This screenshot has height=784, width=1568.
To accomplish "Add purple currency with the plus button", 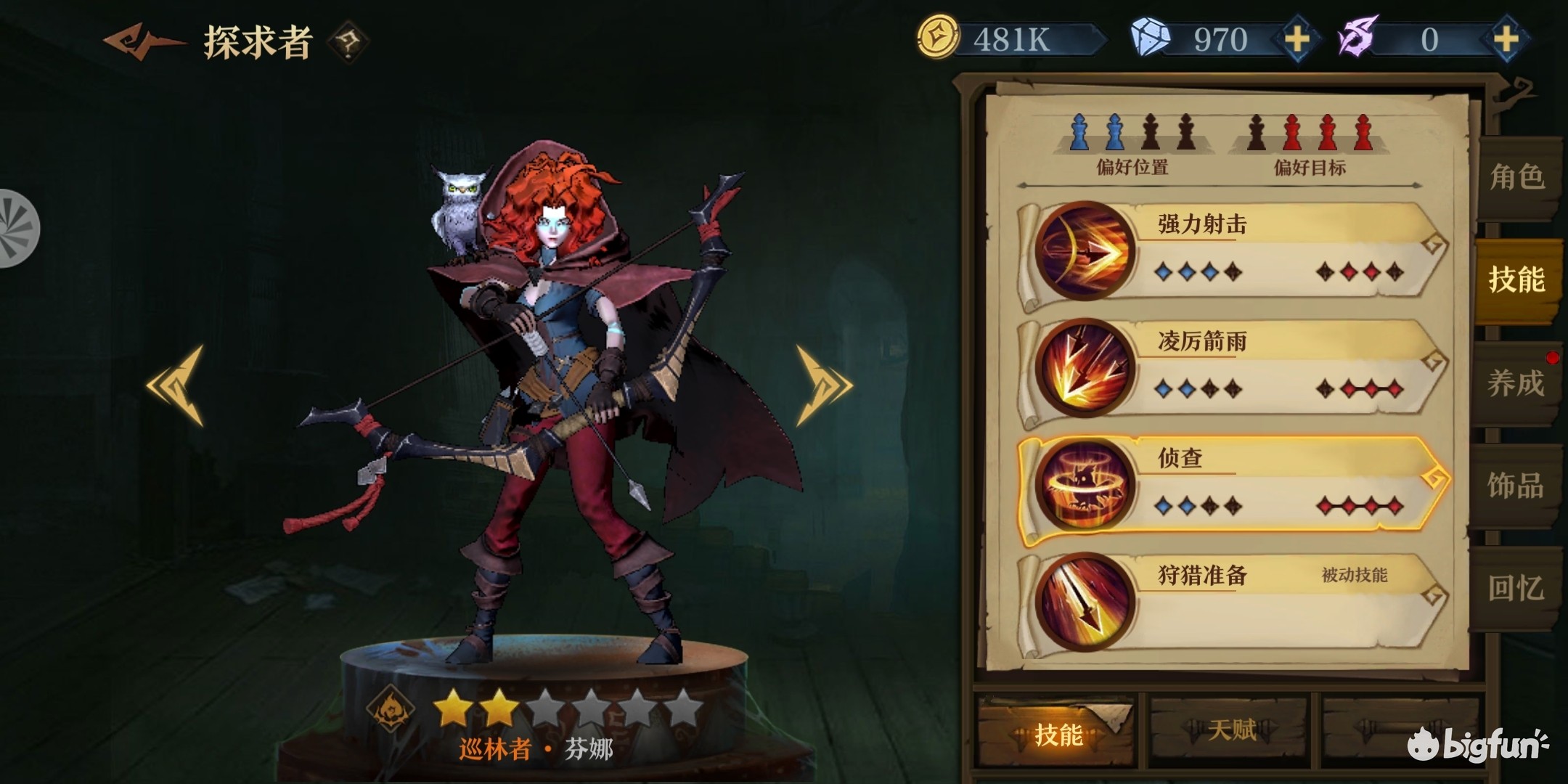I will tap(1506, 39).
